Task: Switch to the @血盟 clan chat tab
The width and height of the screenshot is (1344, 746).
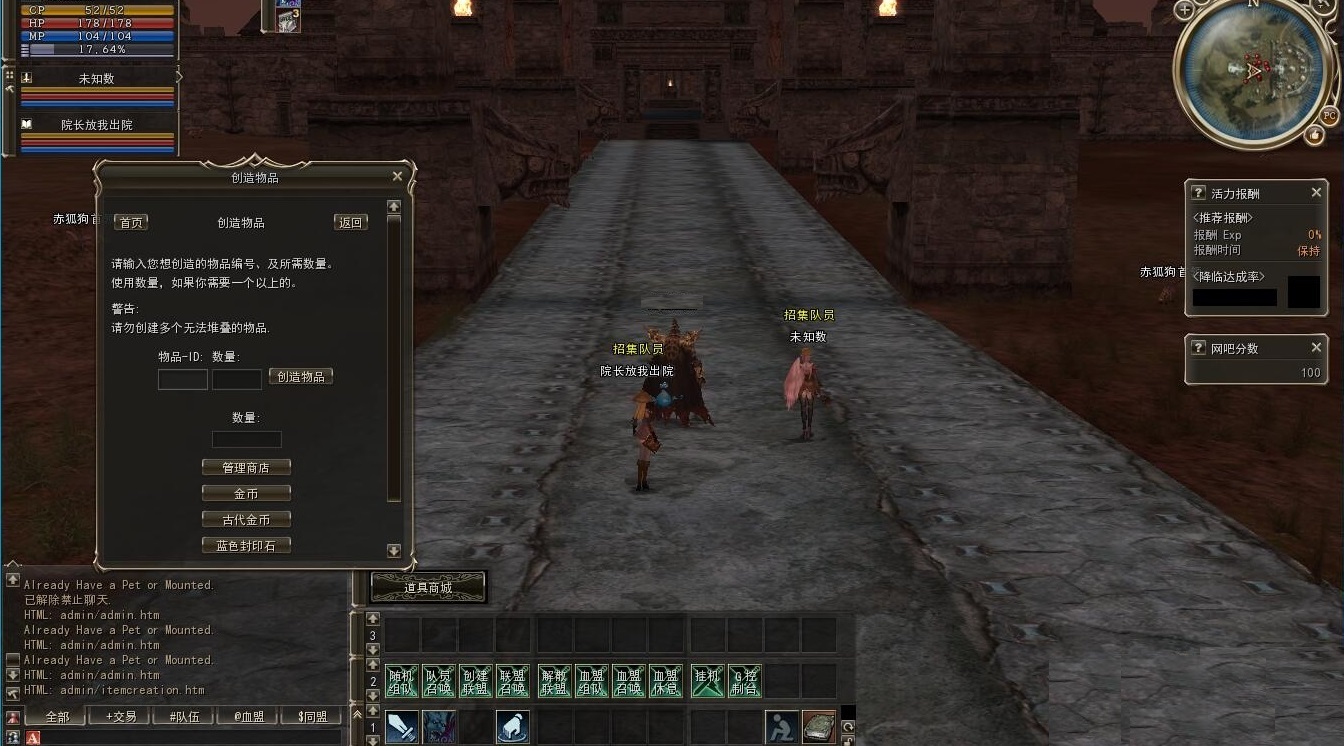Action: point(248,717)
